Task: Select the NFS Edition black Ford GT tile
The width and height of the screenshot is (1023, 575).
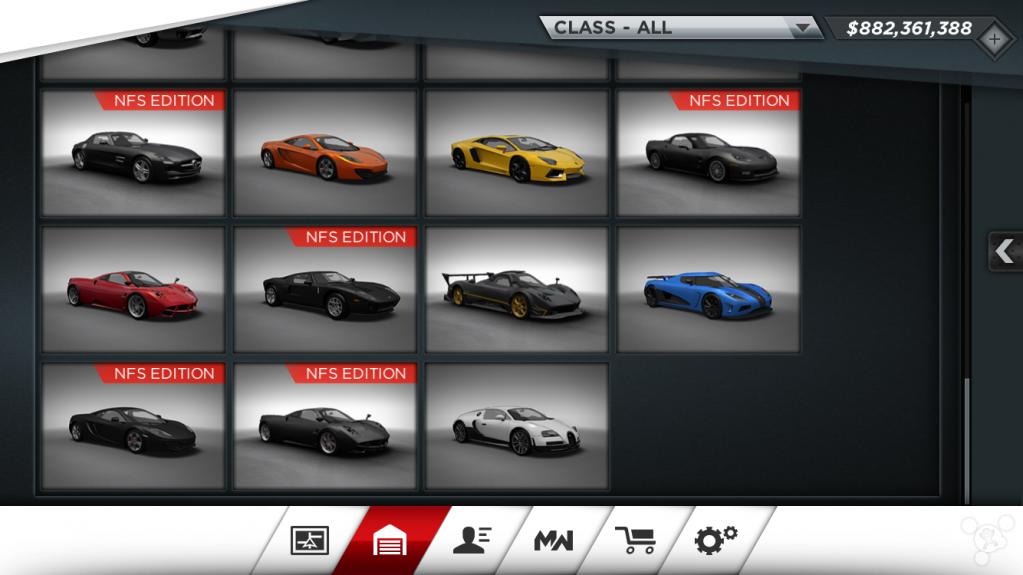Action: coord(325,290)
